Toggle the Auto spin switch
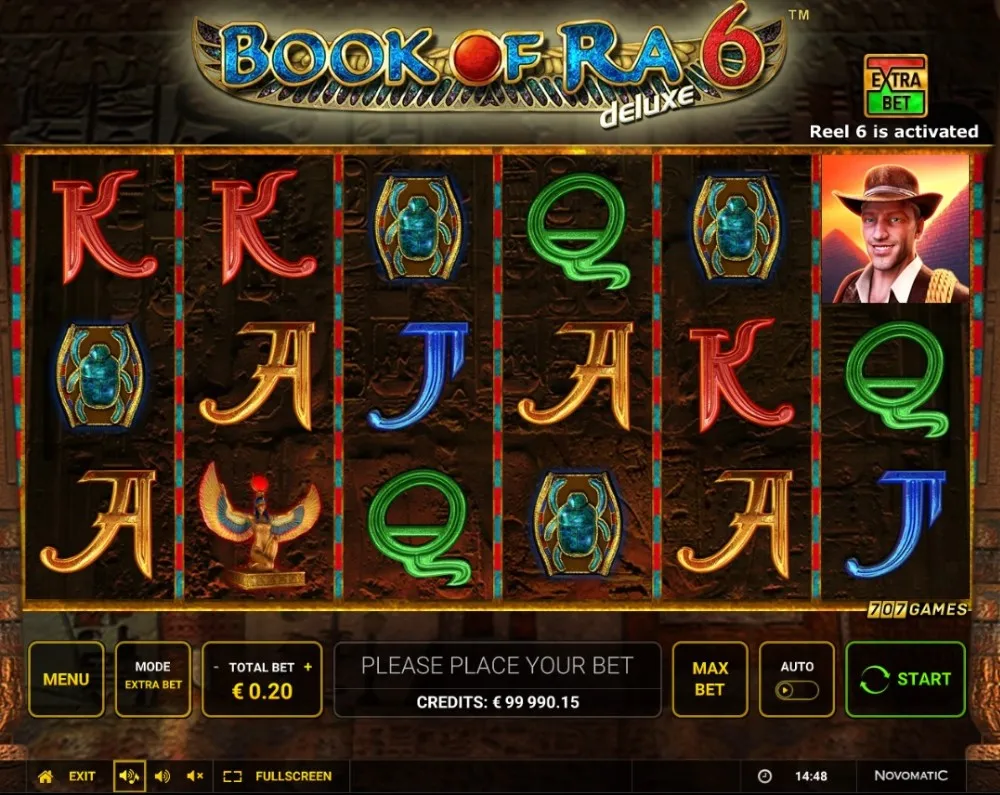Image resolution: width=1000 pixels, height=795 pixels. pyautogui.click(x=798, y=690)
